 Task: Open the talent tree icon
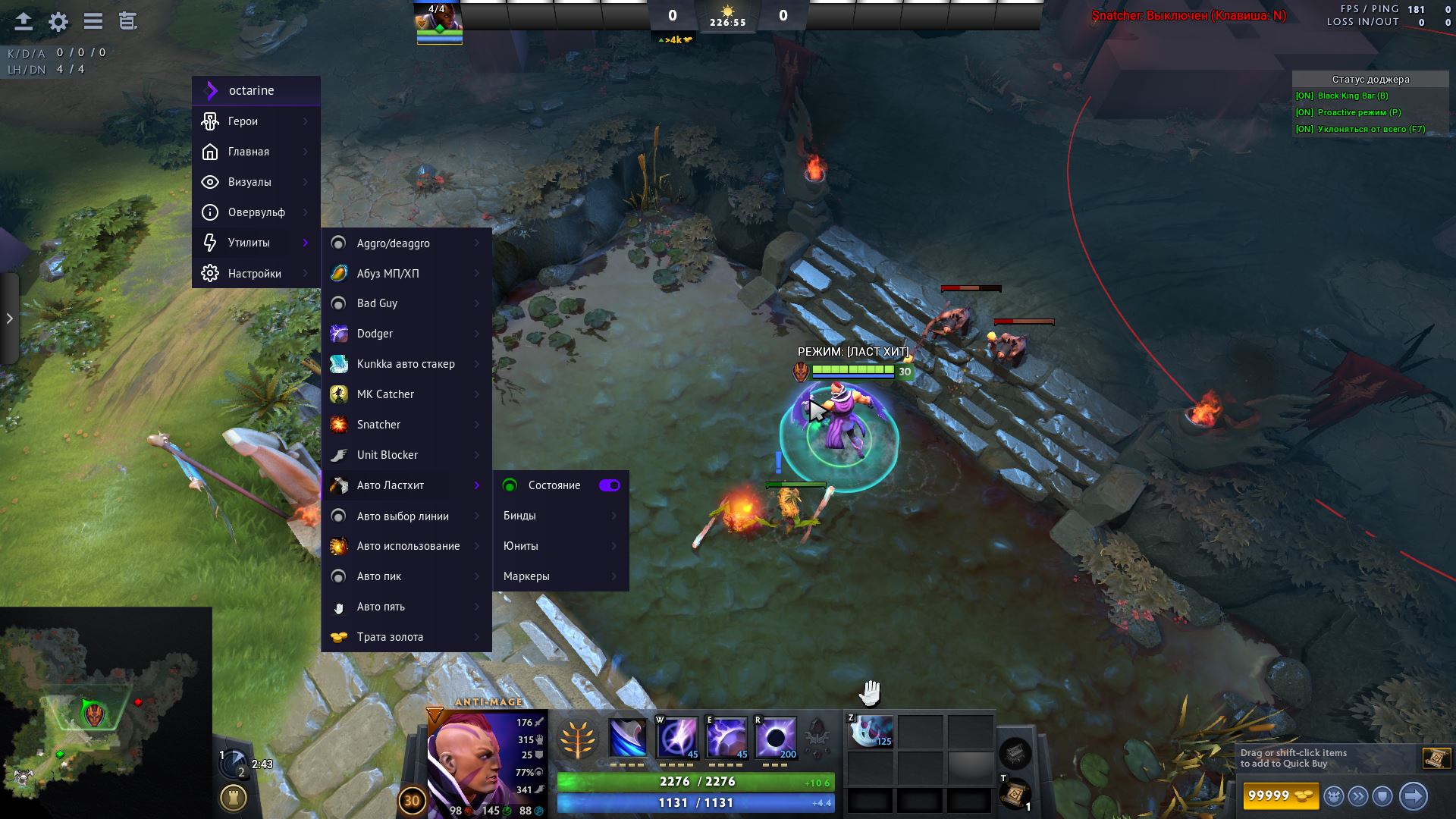[578, 738]
